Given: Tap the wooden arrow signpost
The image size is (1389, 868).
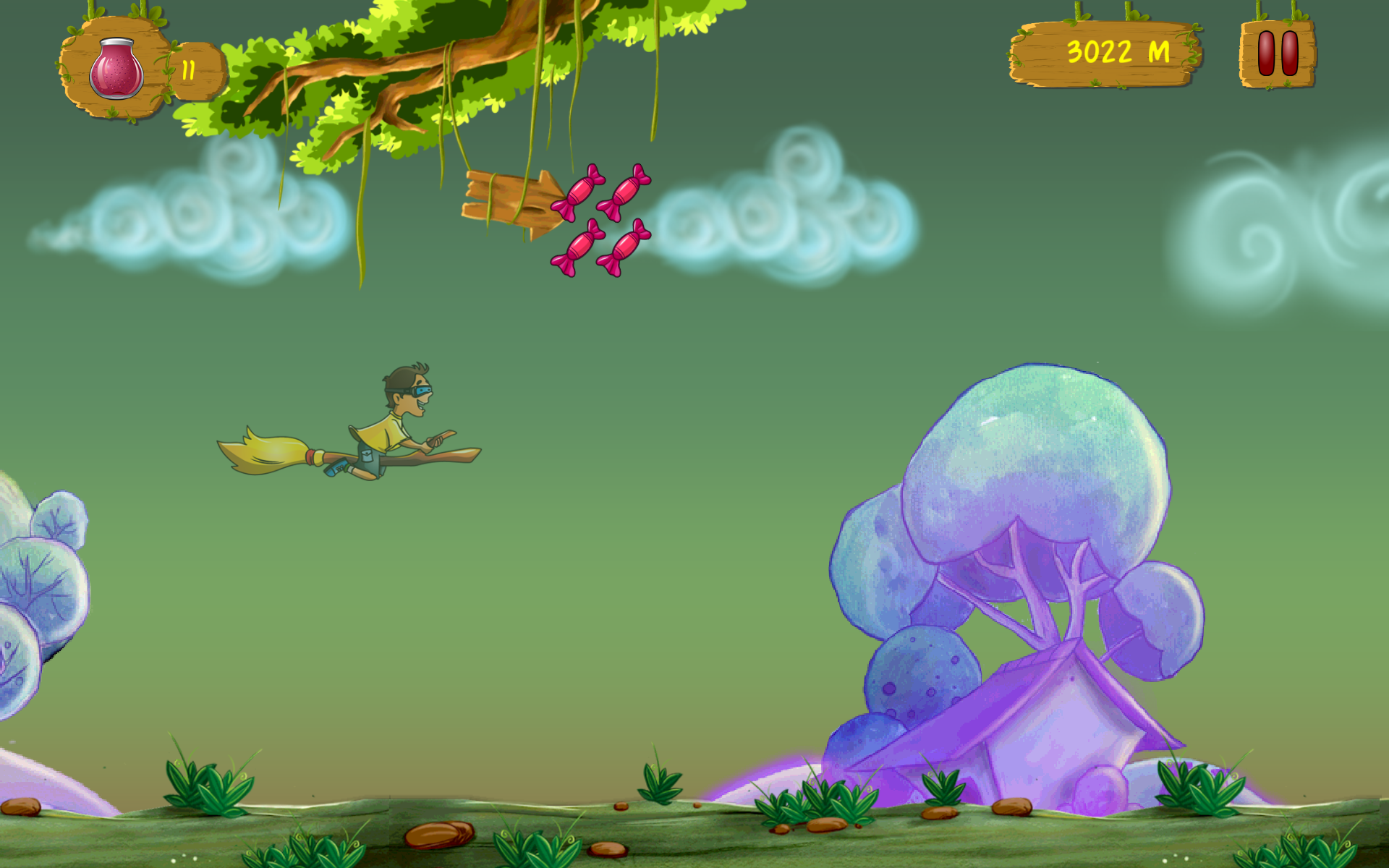Looking at the screenshot, I should point(510,199).
